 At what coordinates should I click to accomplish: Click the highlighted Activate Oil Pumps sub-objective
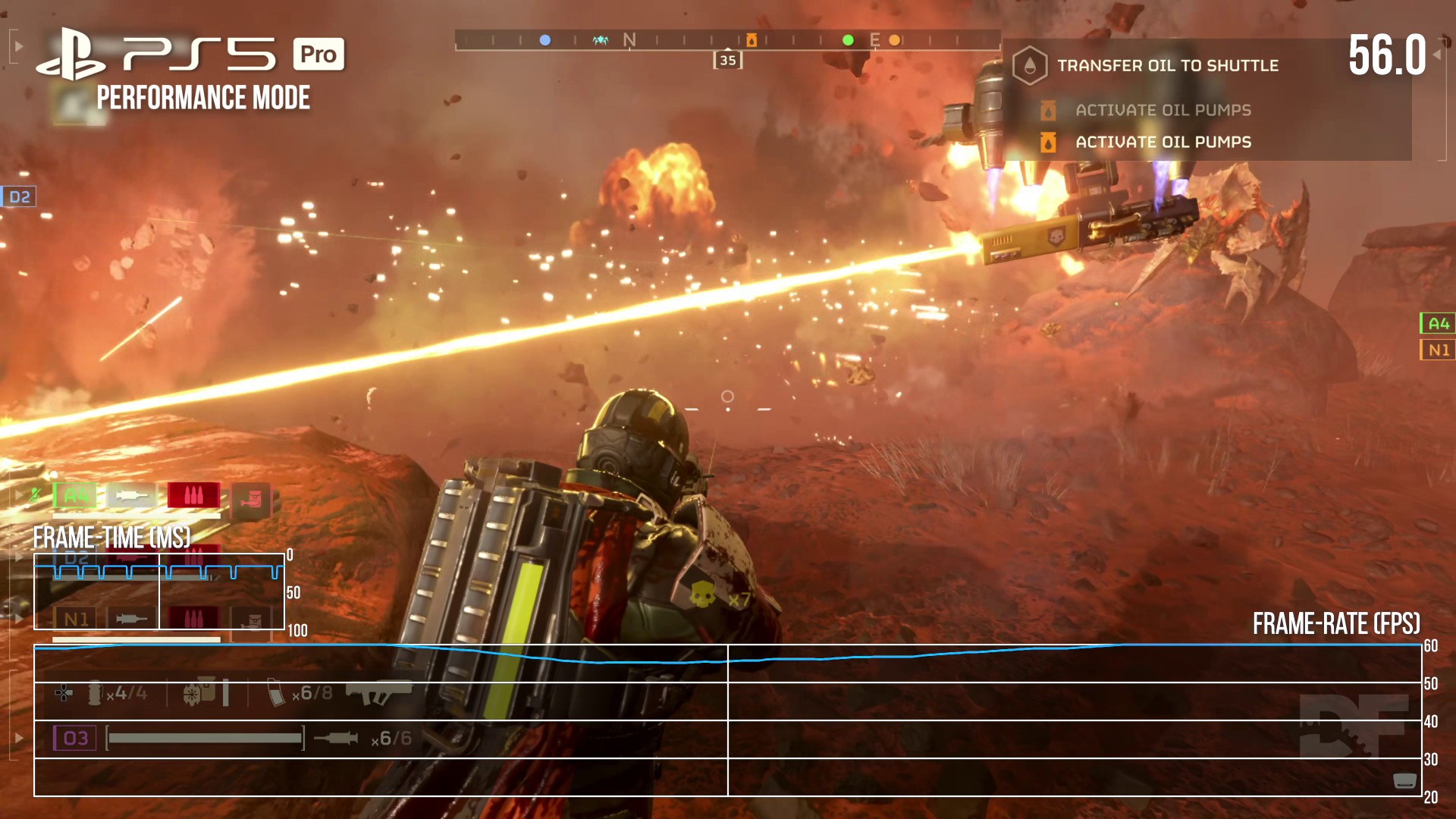[1163, 143]
